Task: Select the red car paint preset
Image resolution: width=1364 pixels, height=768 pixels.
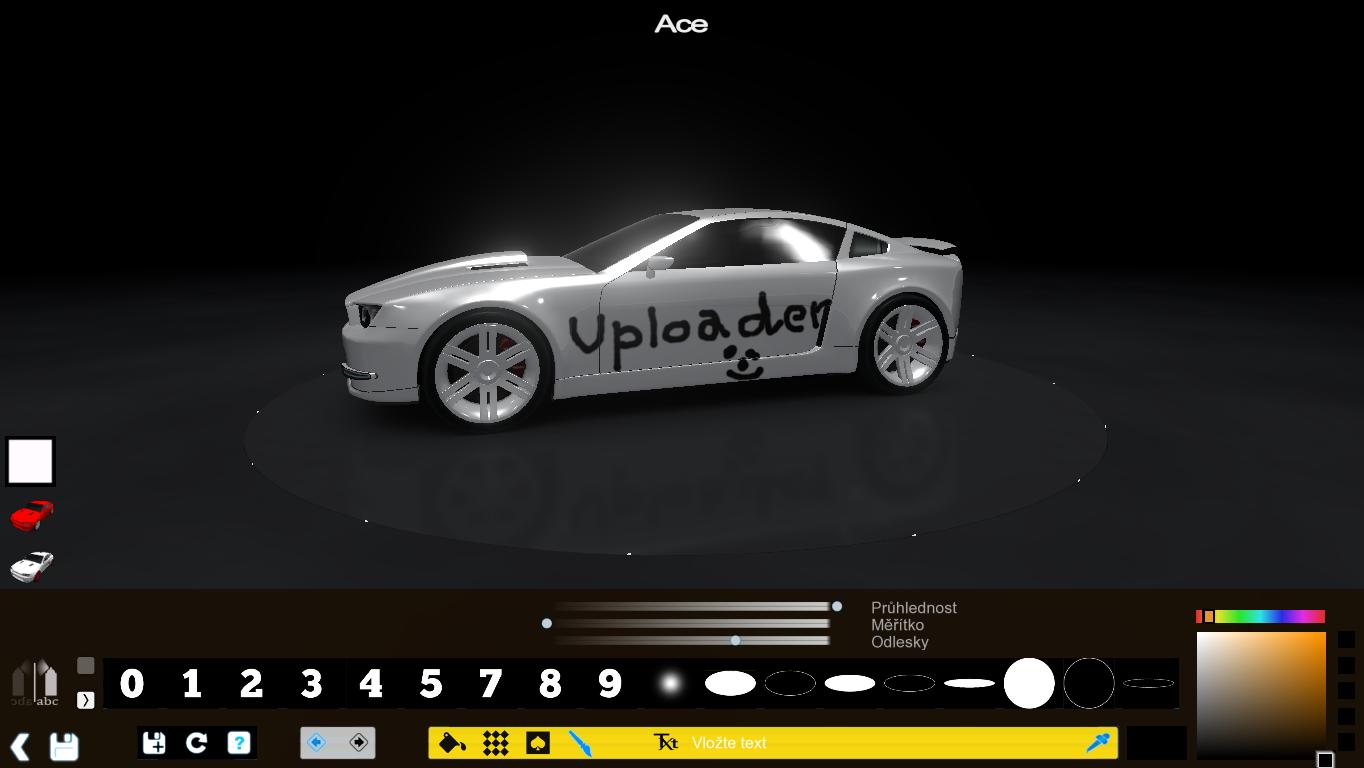Action: [x=31, y=515]
